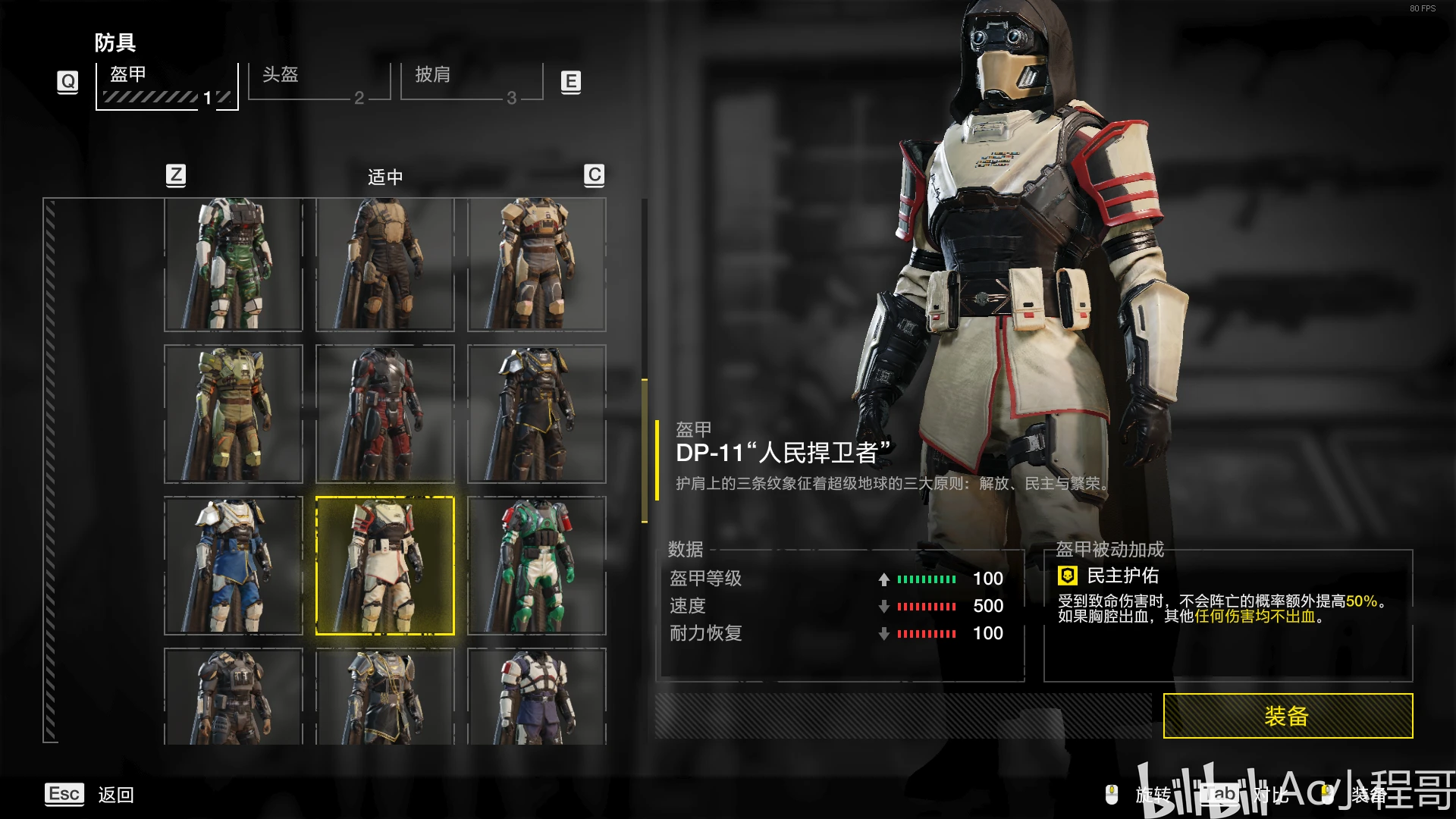Switch to the 头盔 helmet tab
The height and width of the screenshot is (819, 1456).
point(318,82)
